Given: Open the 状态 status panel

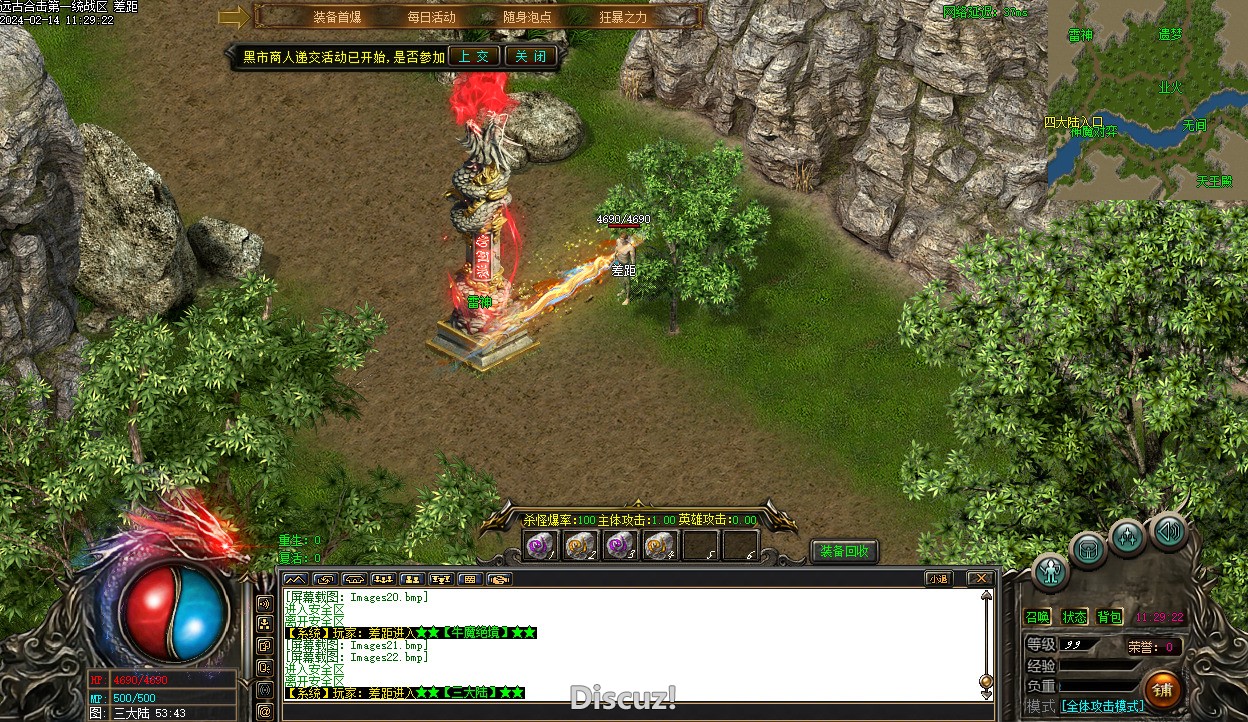Looking at the screenshot, I should pos(1074,617).
